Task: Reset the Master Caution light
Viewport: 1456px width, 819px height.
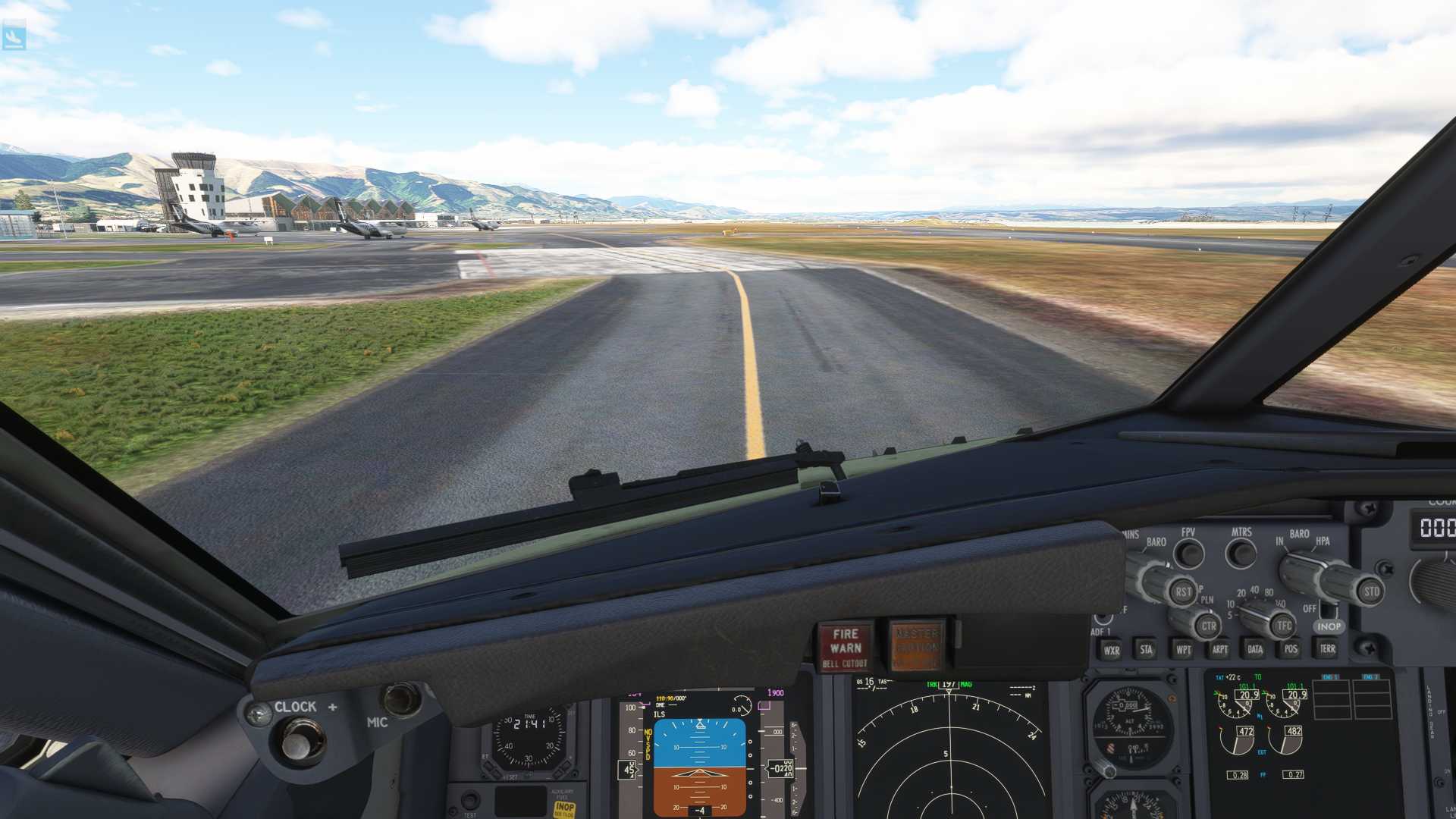Action: 916,647
